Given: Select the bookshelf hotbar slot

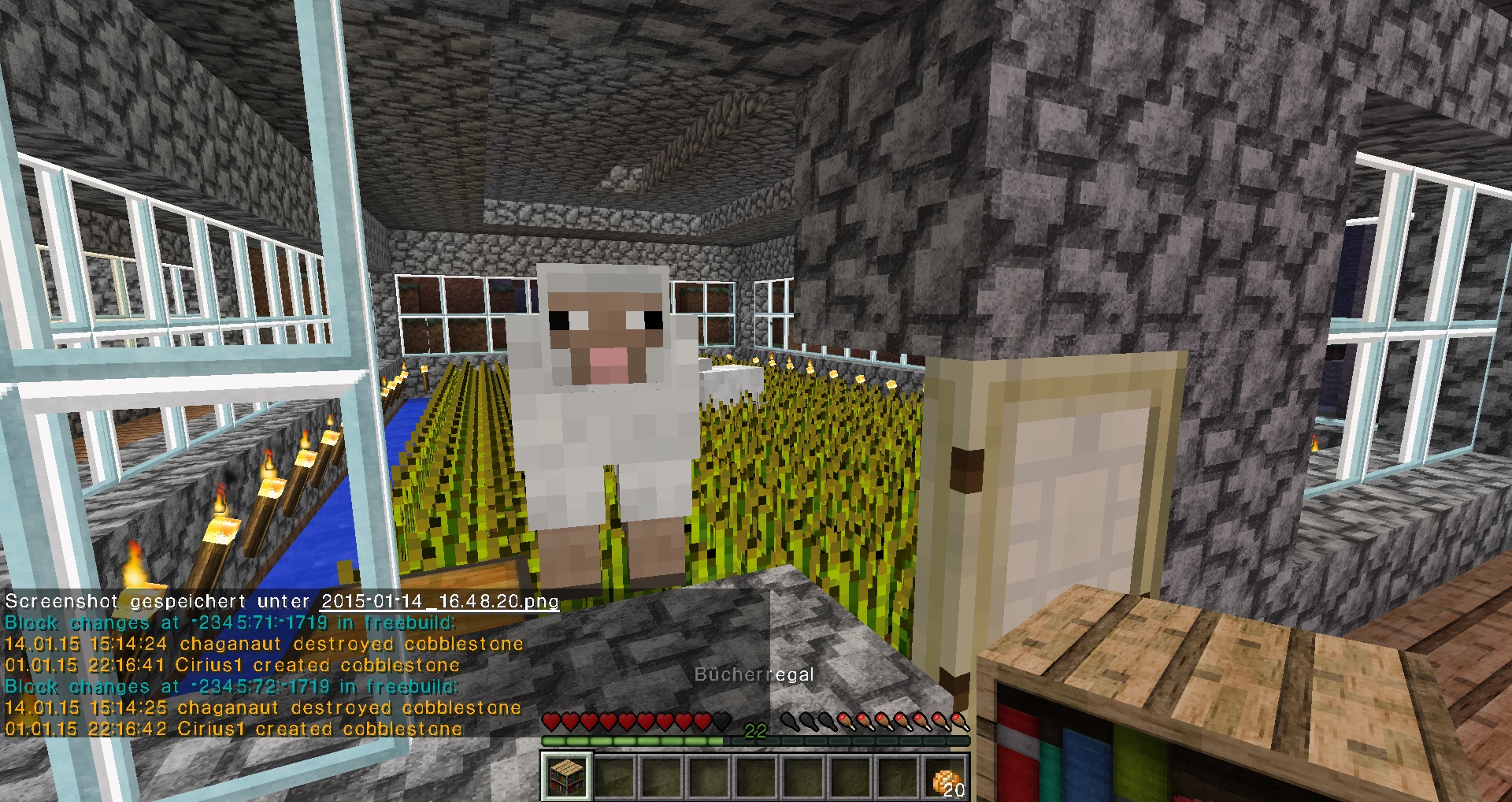Looking at the screenshot, I should (565, 776).
